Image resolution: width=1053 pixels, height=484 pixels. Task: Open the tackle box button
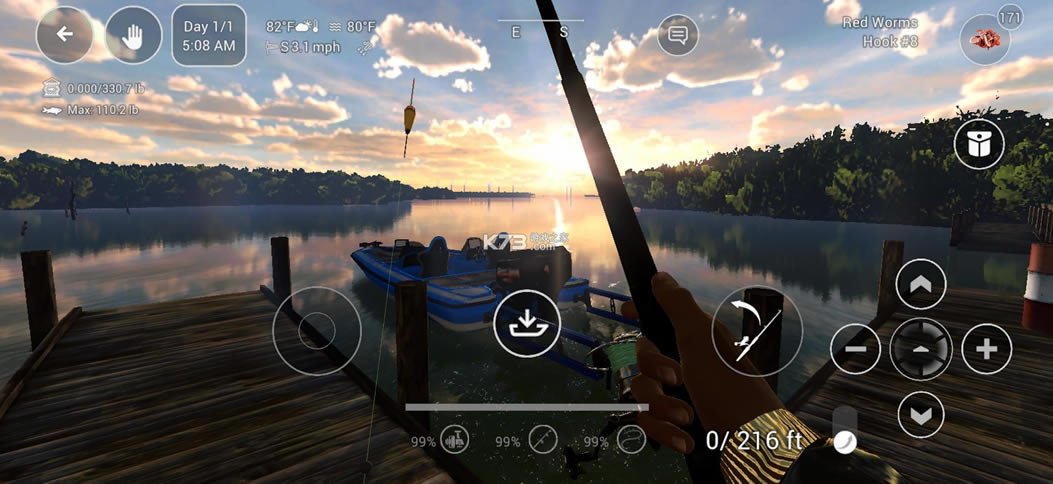pos(979,145)
